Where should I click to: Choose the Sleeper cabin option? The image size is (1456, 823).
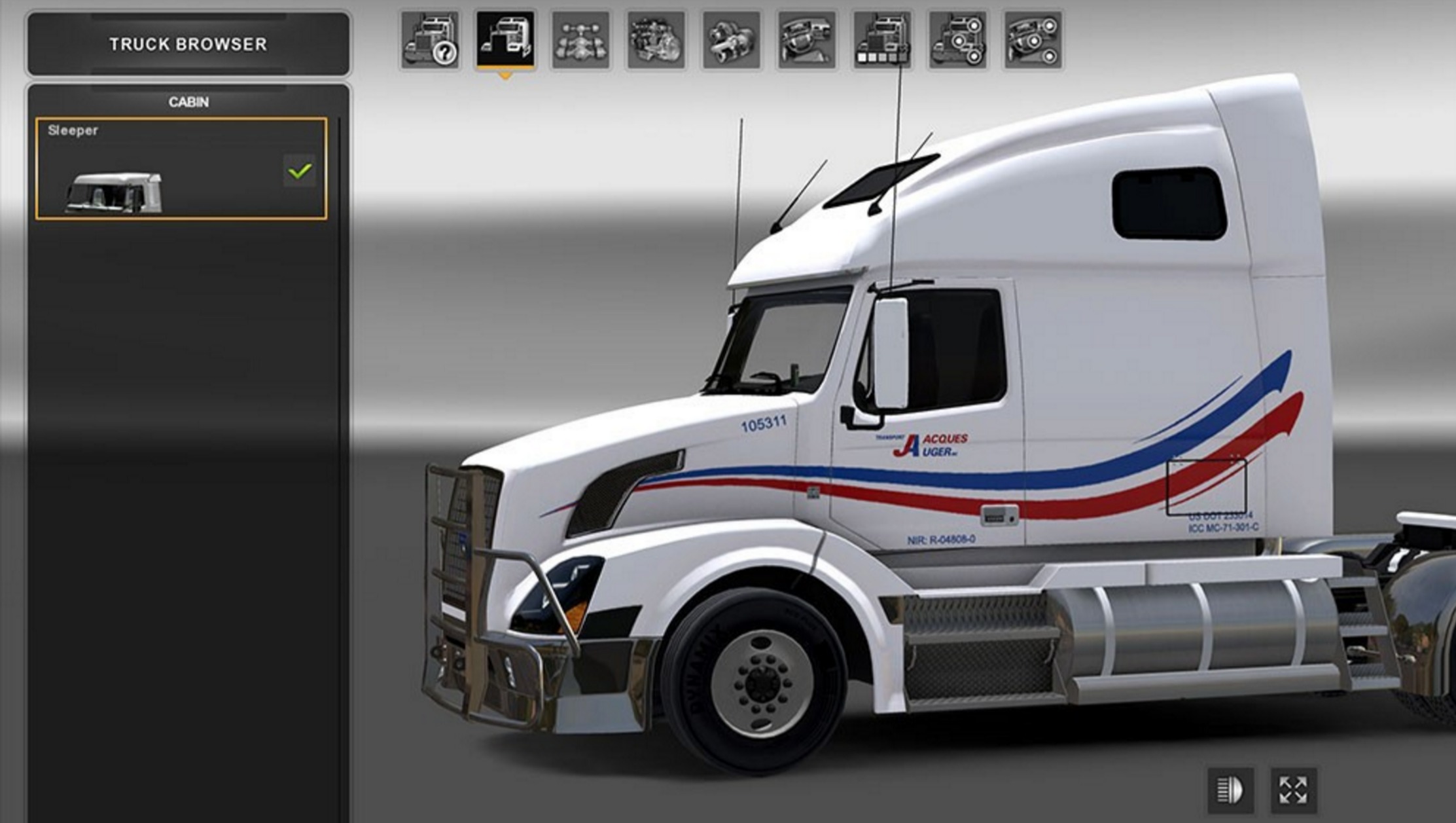[181, 169]
